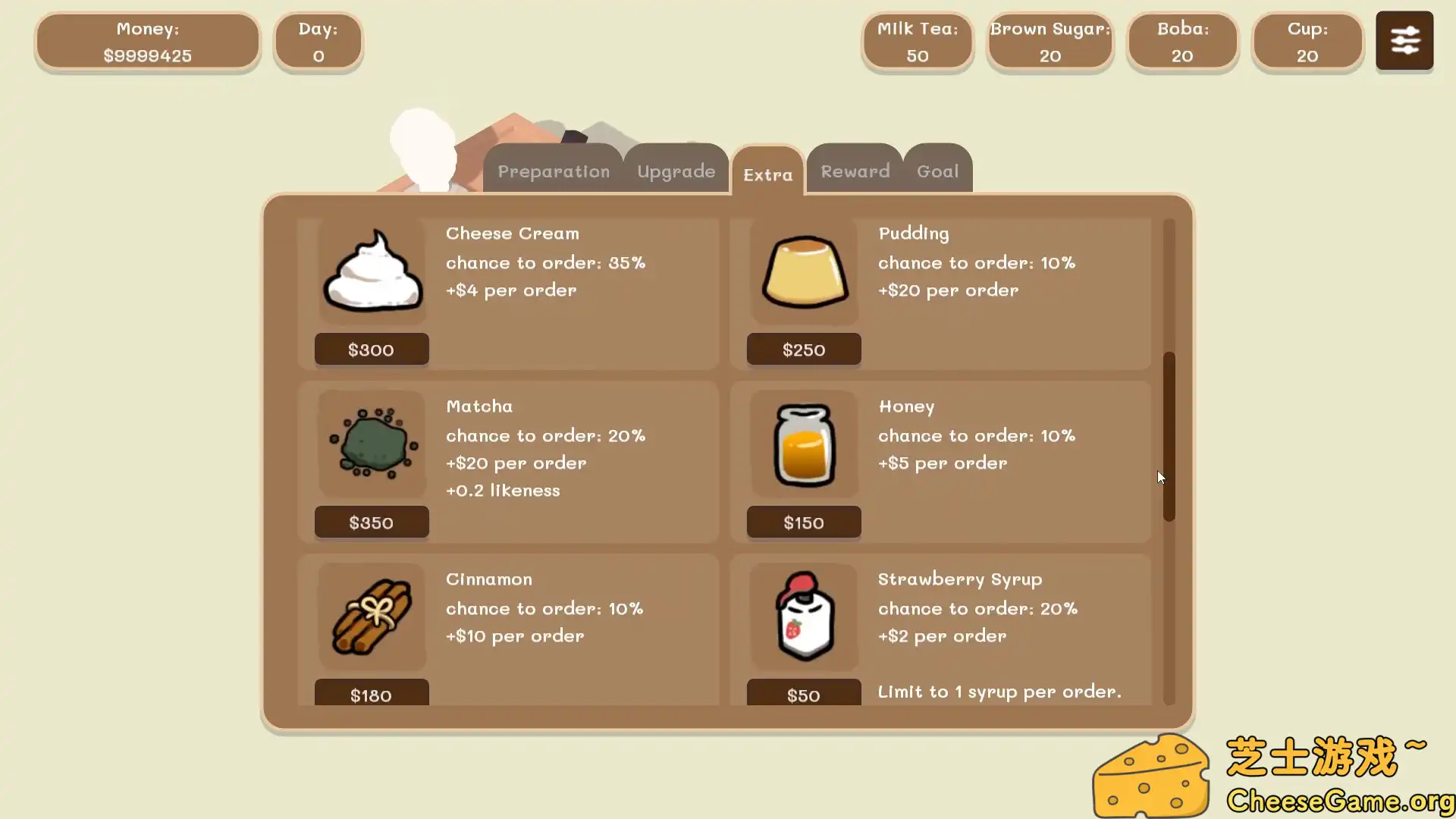The height and width of the screenshot is (819, 1456).
Task: Click the Pudding icon
Action: (803, 273)
